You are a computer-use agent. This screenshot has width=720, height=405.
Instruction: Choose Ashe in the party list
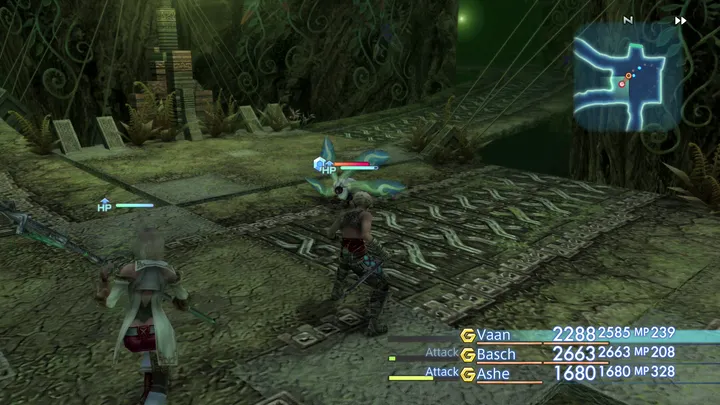pos(493,374)
